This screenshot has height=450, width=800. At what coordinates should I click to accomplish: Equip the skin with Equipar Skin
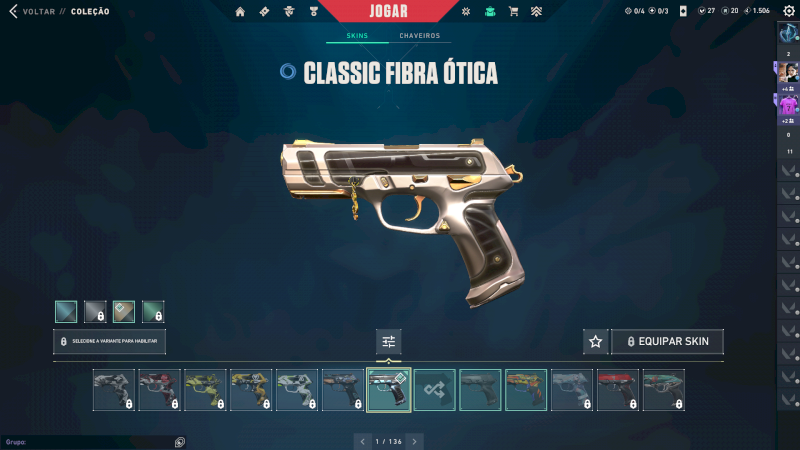coord(667,341)
